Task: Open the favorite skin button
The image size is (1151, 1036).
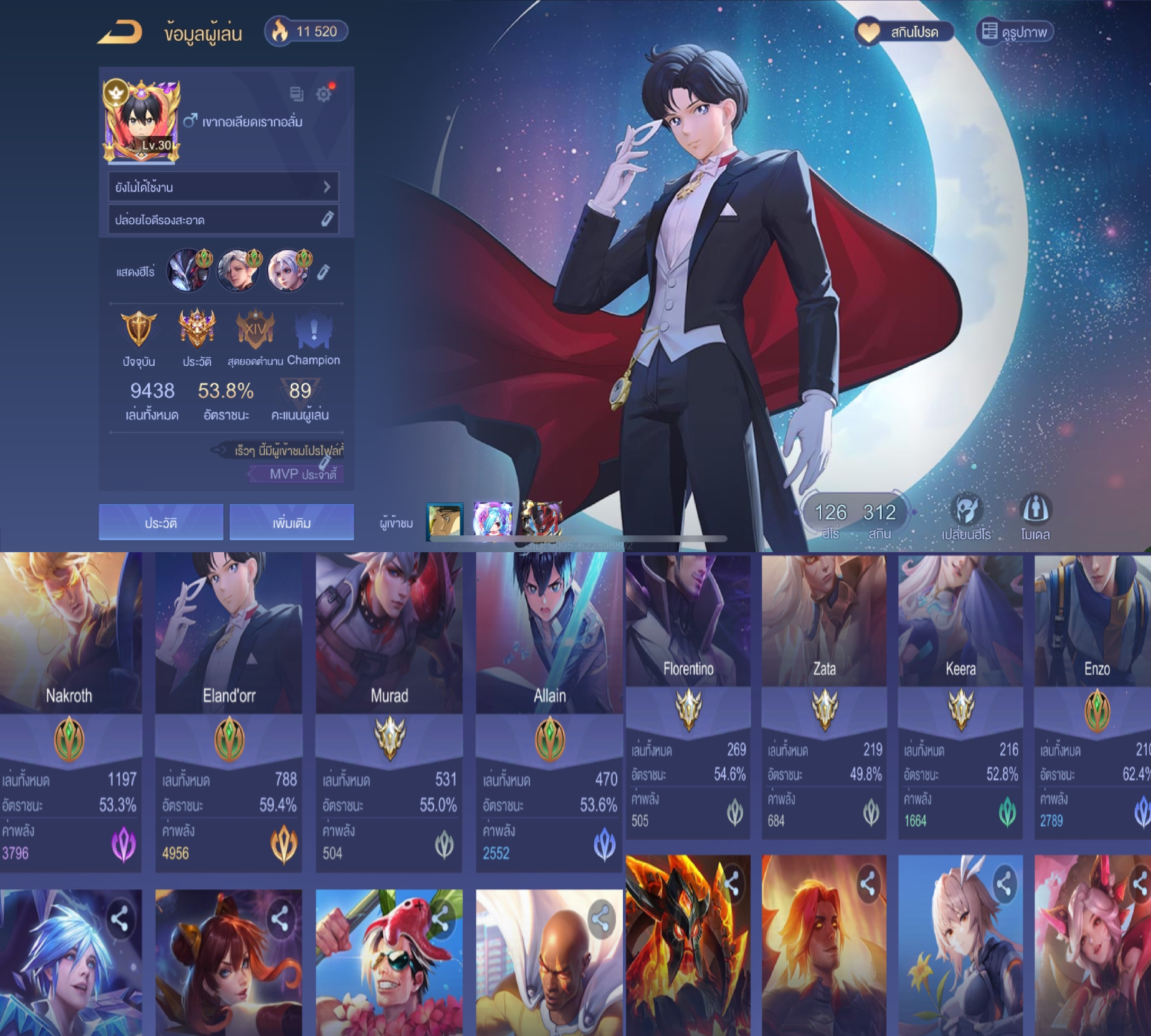Action: (904, 32)
